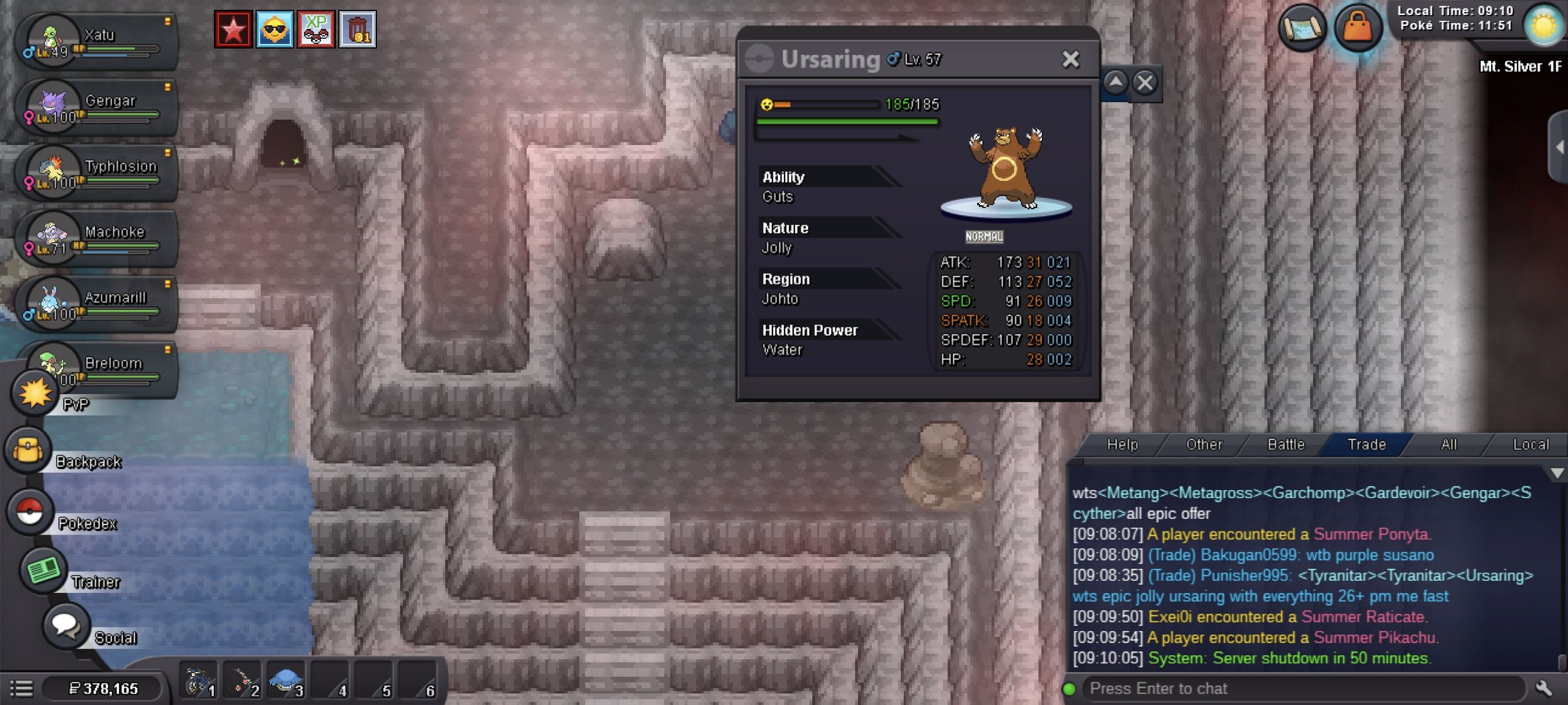
Task: Close the Ursaring summary window
Action: tap(1070, 59)
